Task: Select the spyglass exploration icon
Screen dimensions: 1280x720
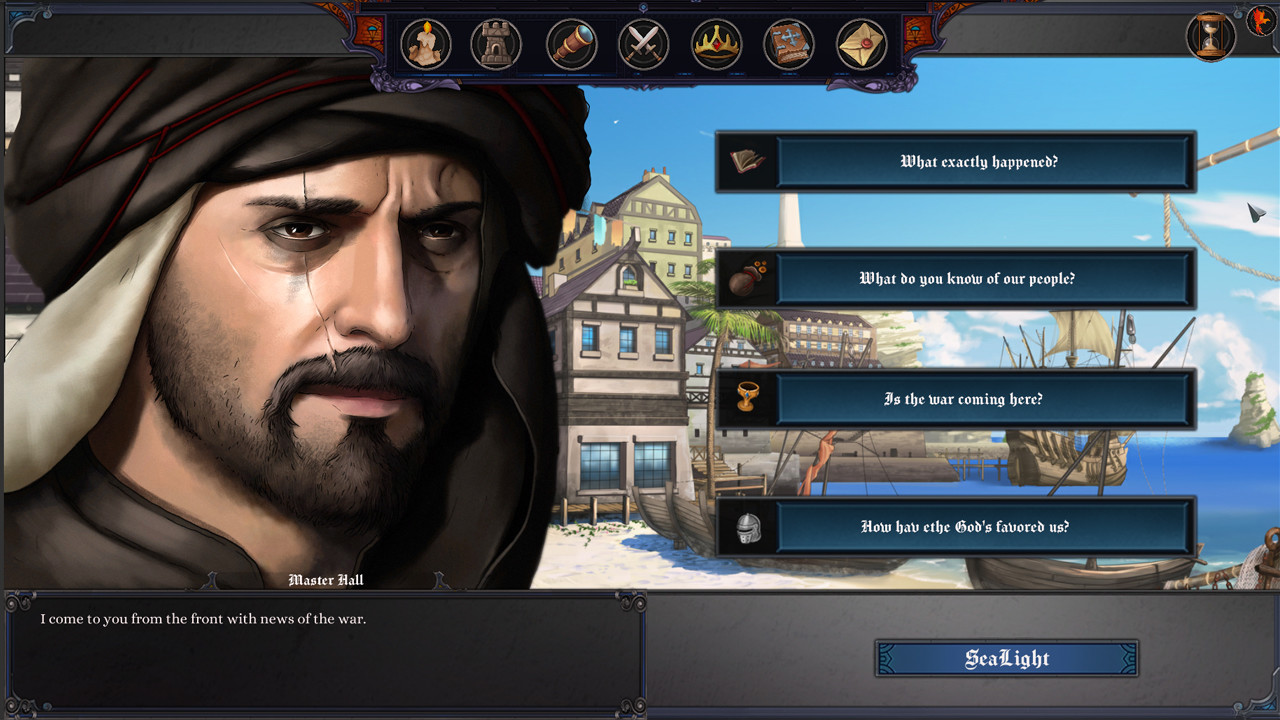Action: point(571,44)
